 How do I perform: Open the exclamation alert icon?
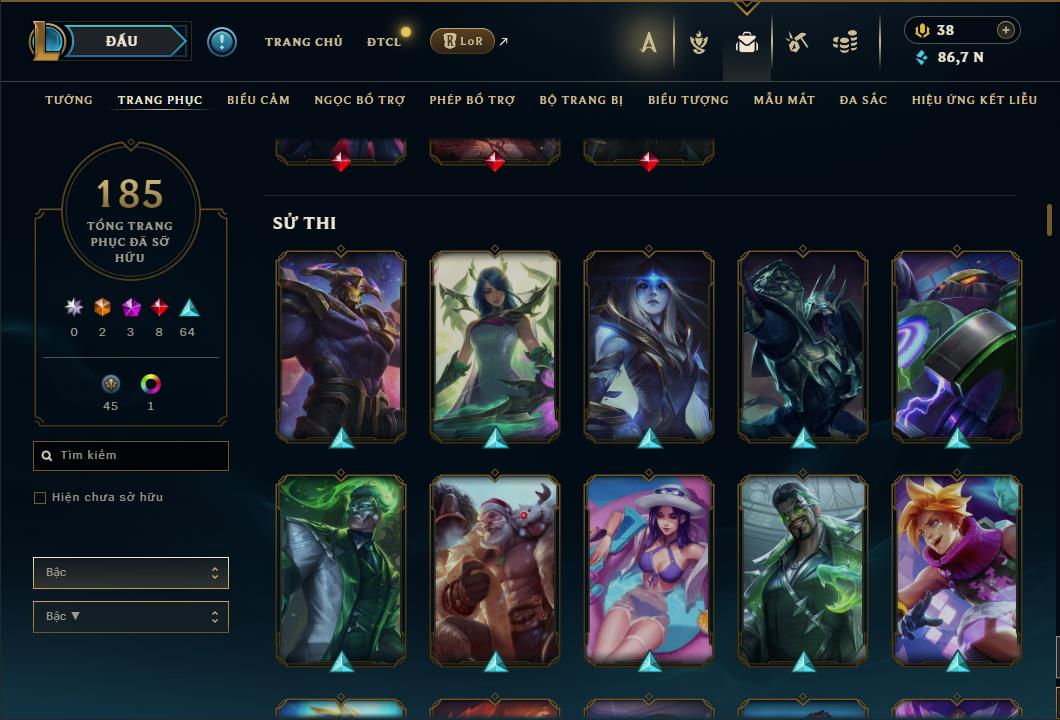click(x=222, y=41)
